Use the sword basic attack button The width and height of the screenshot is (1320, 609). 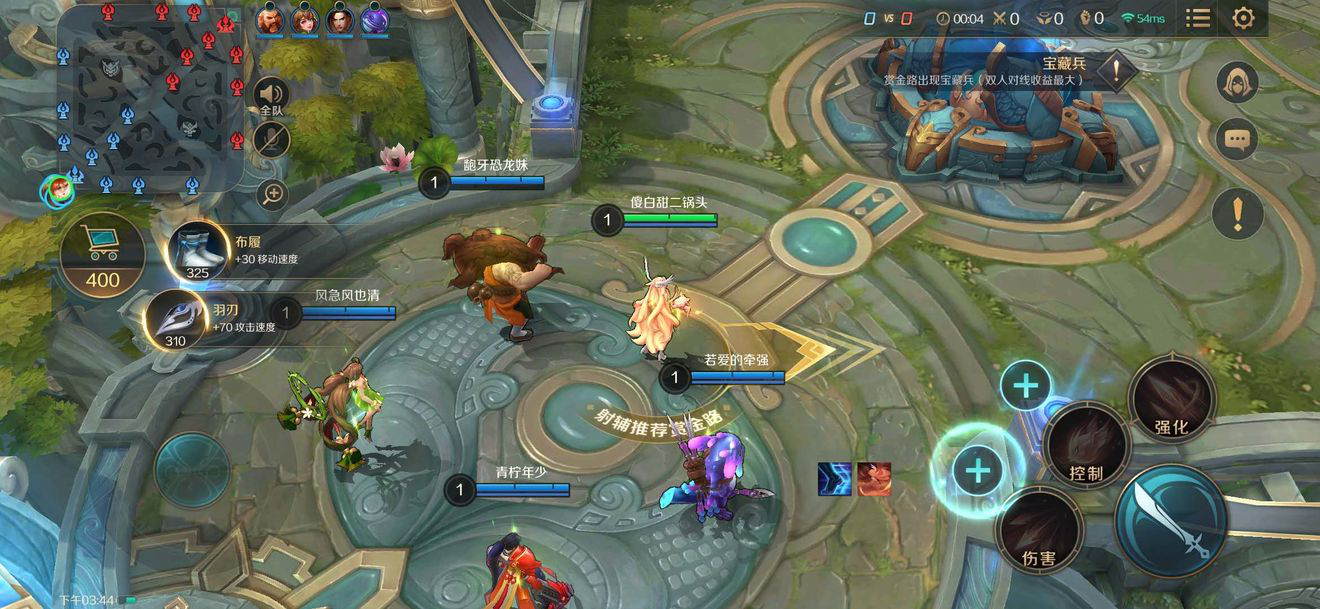(1172, 523)
